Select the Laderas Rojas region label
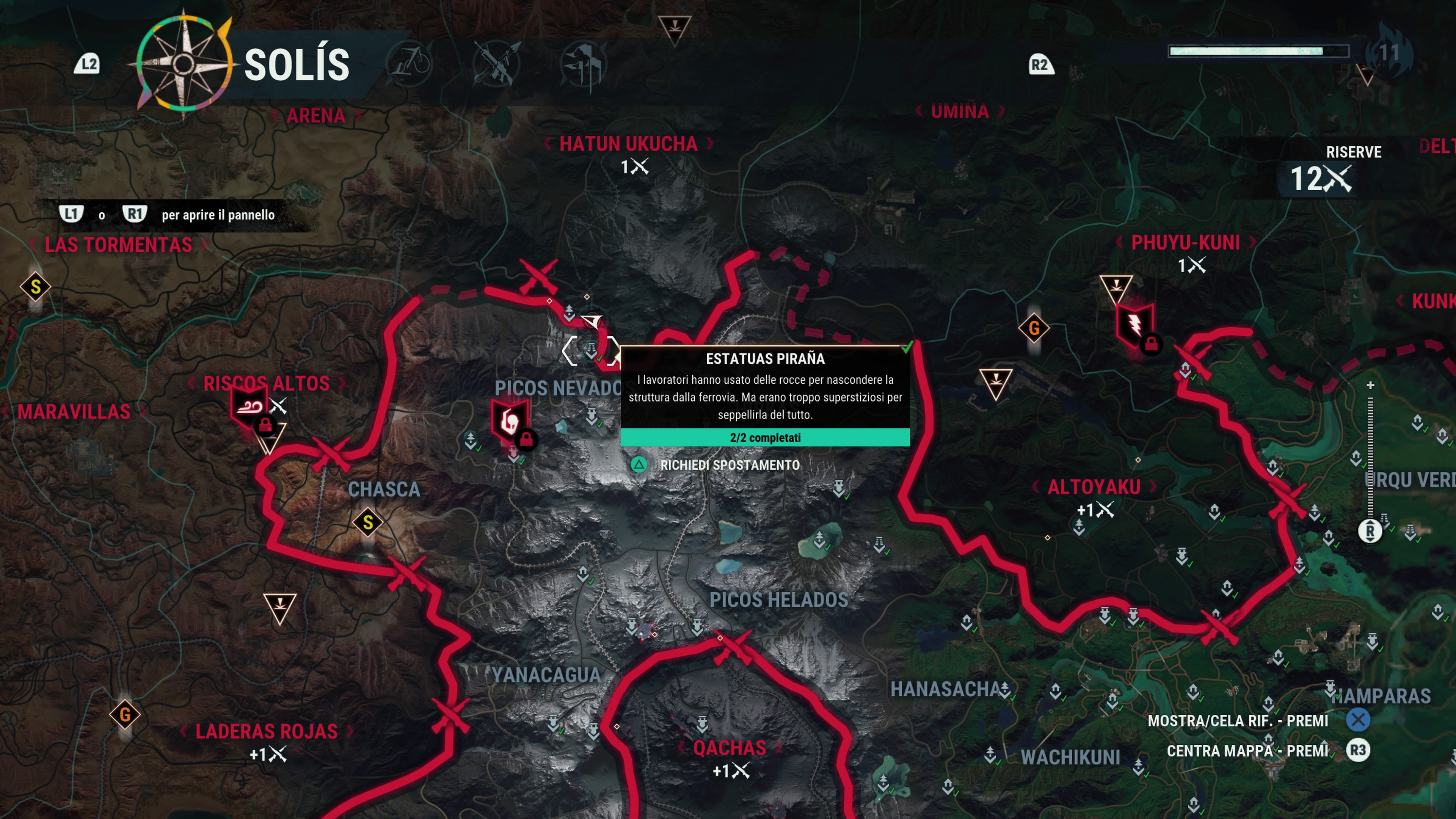Image resolution: width=1456 pixels, height=819 pixels. [x=266, y=731]
